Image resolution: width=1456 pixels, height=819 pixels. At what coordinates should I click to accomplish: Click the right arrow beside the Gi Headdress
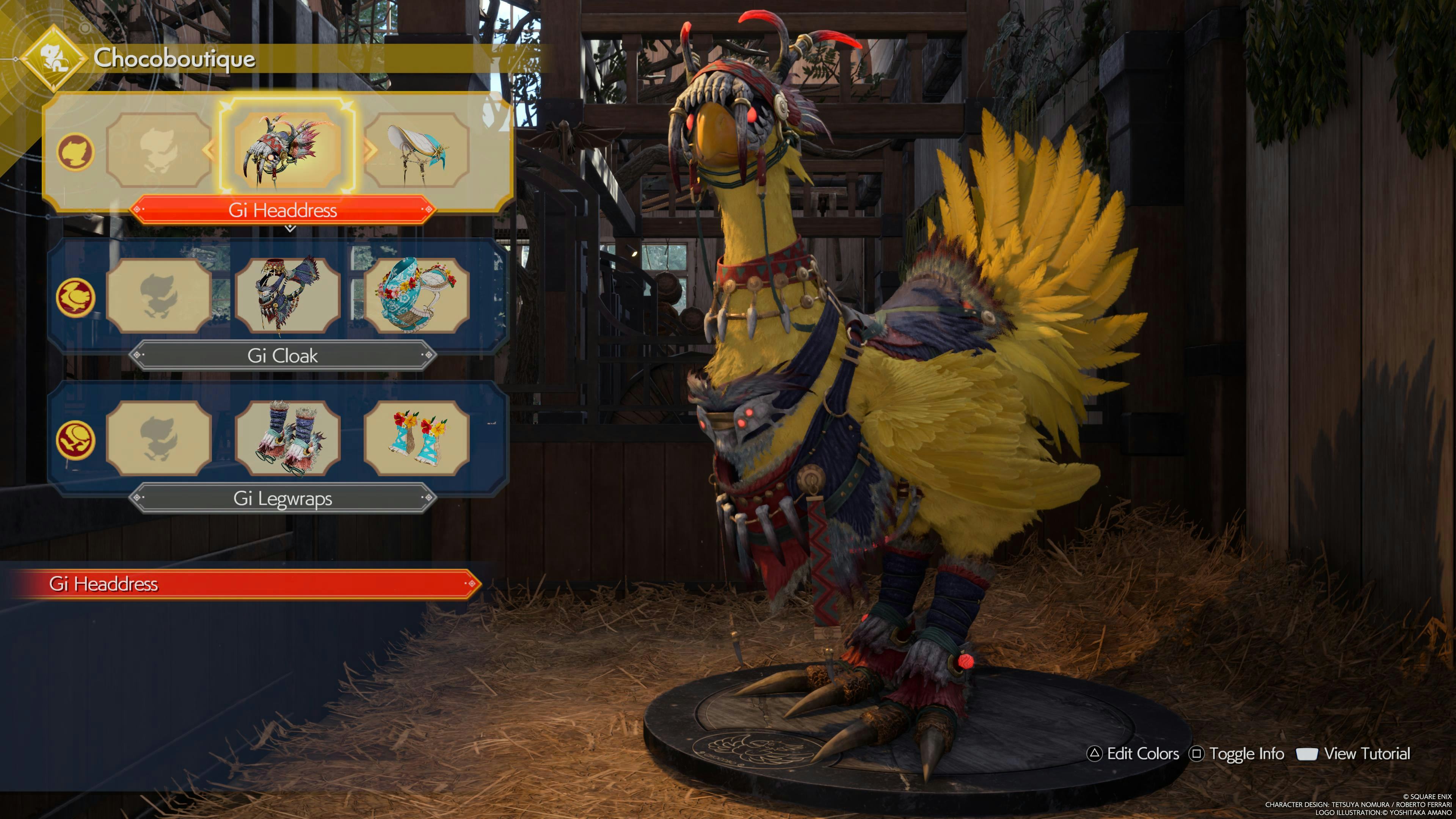(371, 150)
